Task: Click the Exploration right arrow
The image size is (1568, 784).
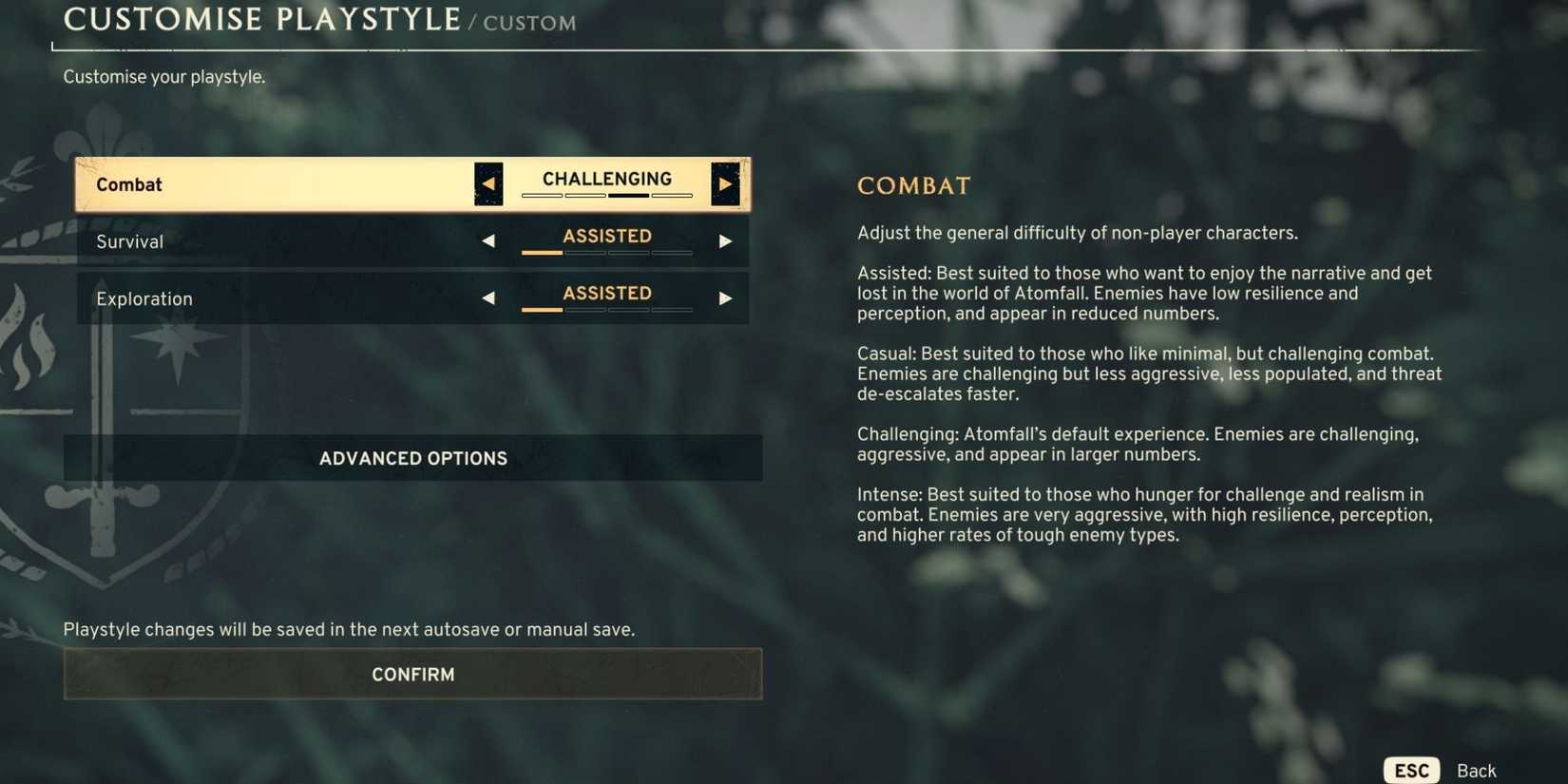Action: click(726, 297)
